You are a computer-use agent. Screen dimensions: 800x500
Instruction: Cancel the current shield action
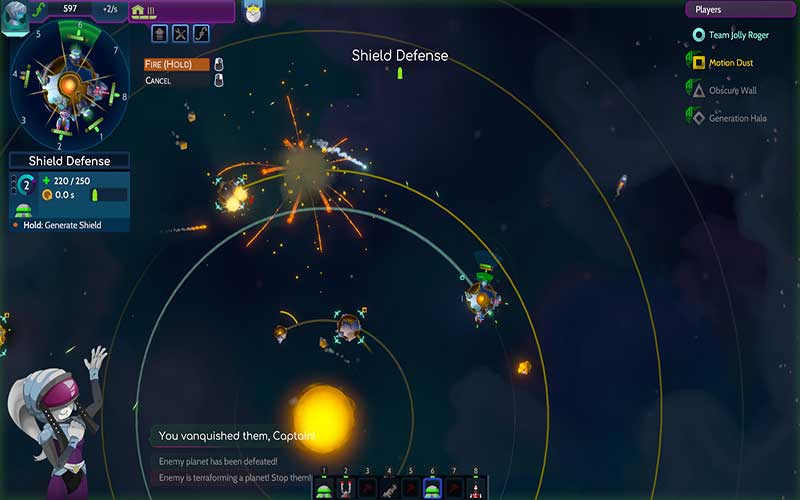[x=159, y=80]
